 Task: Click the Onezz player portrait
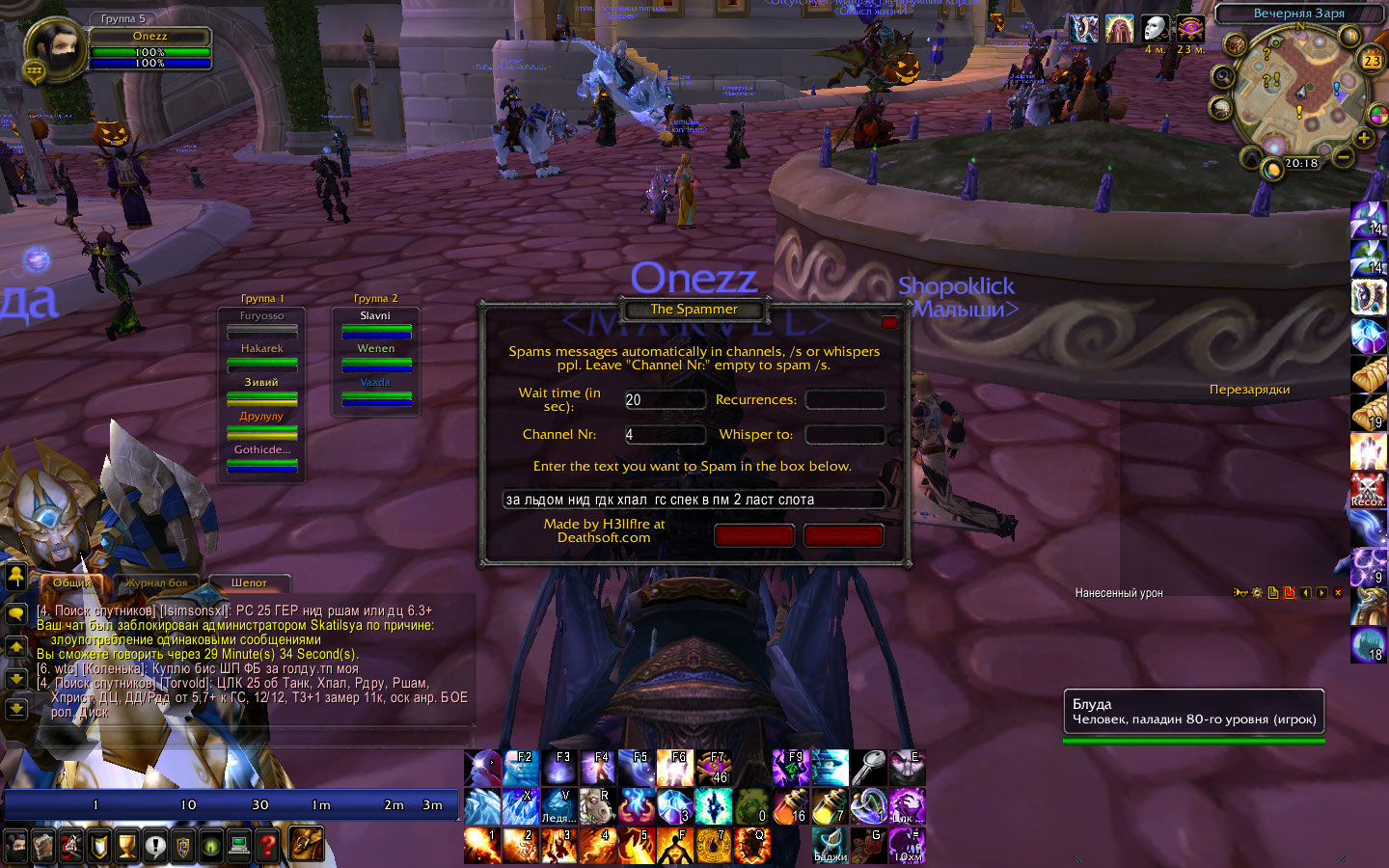pyautogui.click(x=54, y=49)
